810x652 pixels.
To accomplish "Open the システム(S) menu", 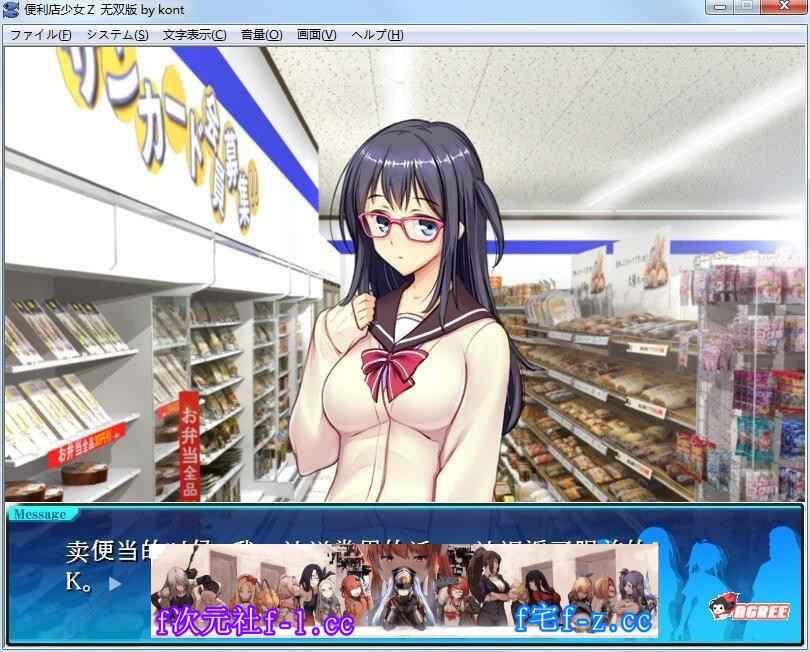I will [x=117, y=35].
